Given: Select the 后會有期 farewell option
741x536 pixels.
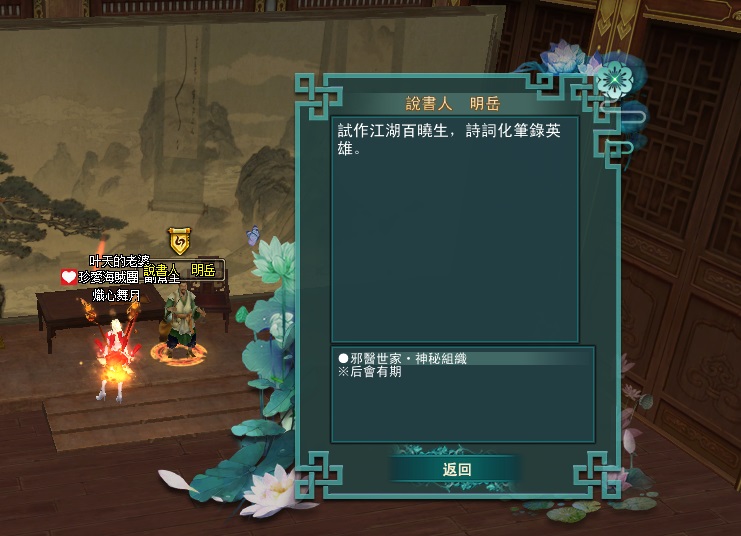Looking at the screenshot, I should pyautogui.click(x=373, y=372).
